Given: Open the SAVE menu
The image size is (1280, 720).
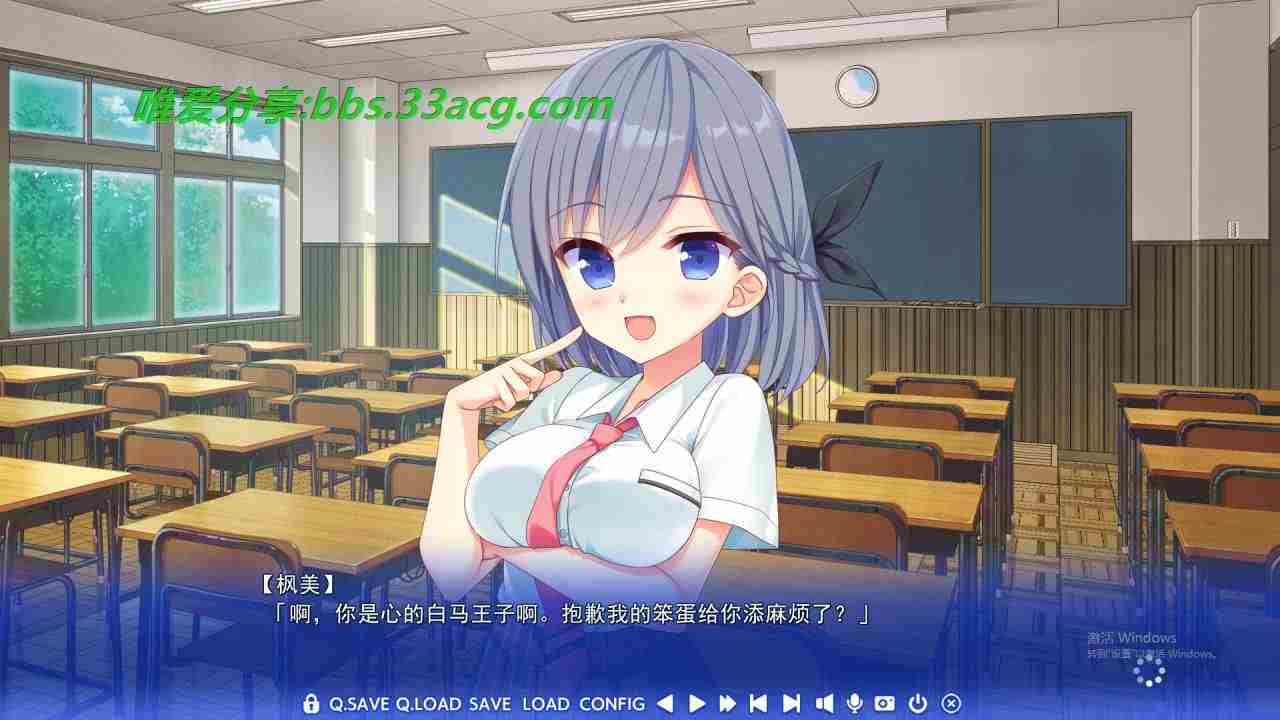Looking at the screenshot, I should [489, 703].
